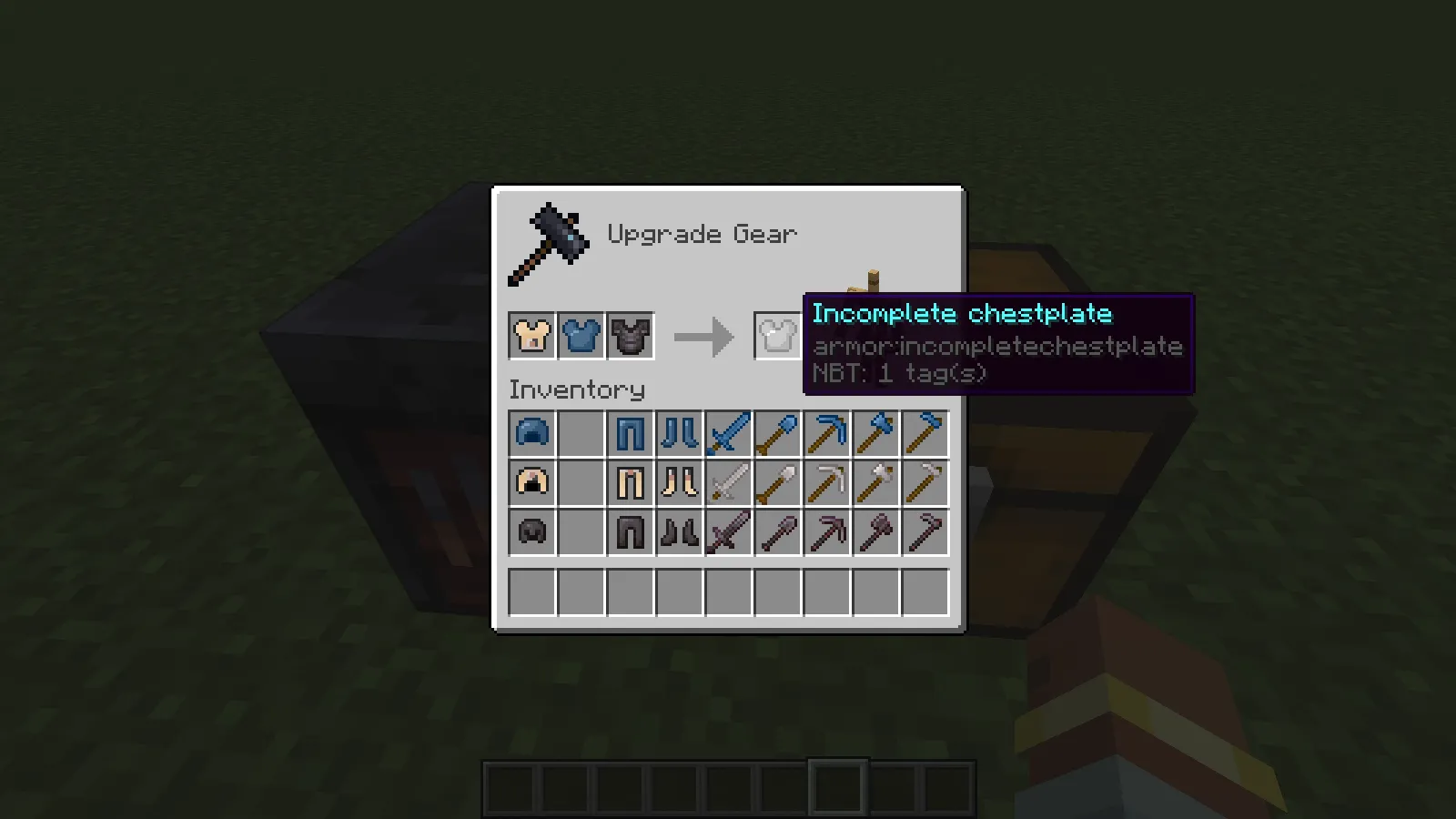Click the leather cap in the inventory

(x=532, y=482)
